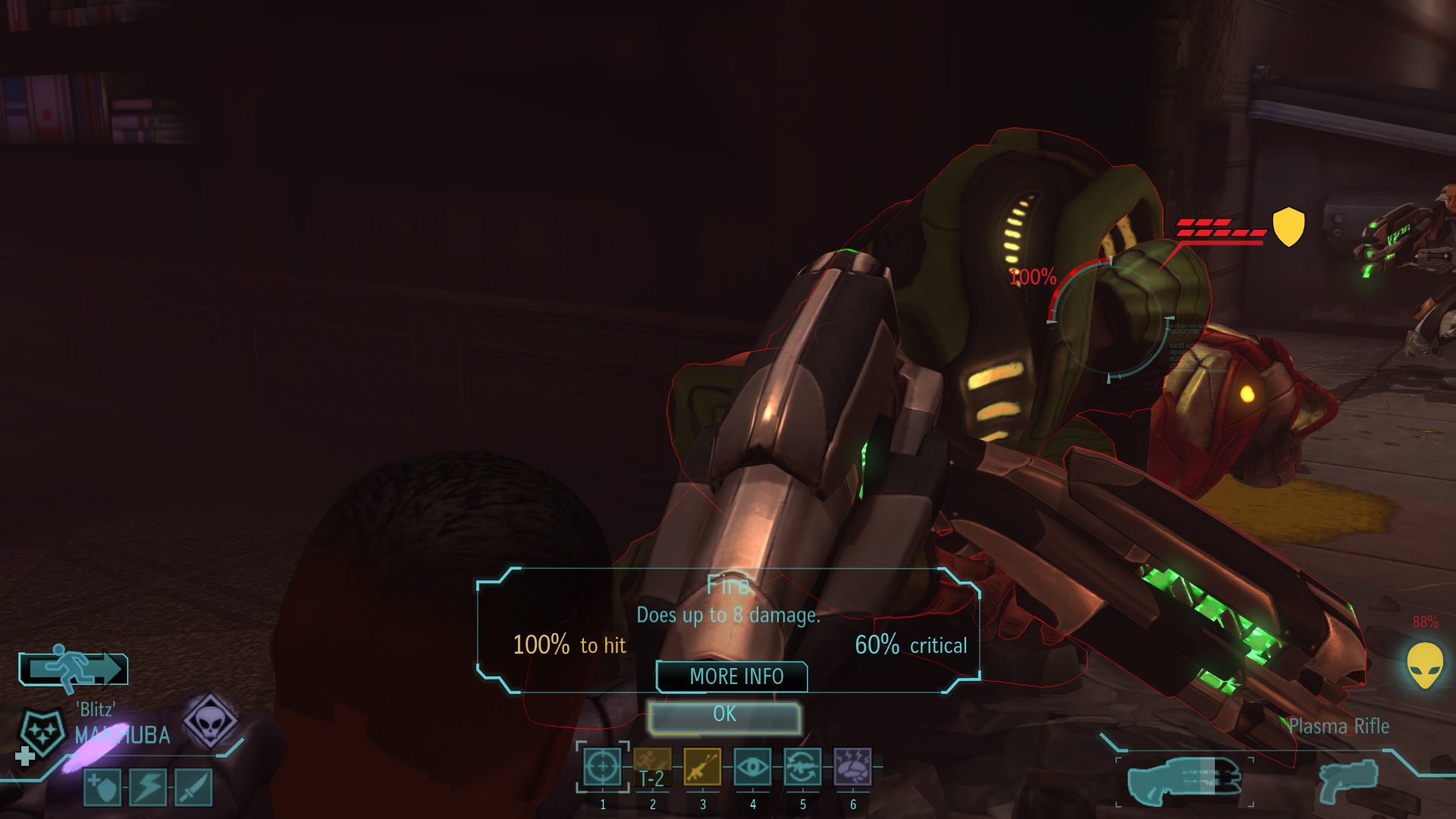Activate the Overwatch eye ability
Screen dimensions: 1456x819
click(752, 767)
